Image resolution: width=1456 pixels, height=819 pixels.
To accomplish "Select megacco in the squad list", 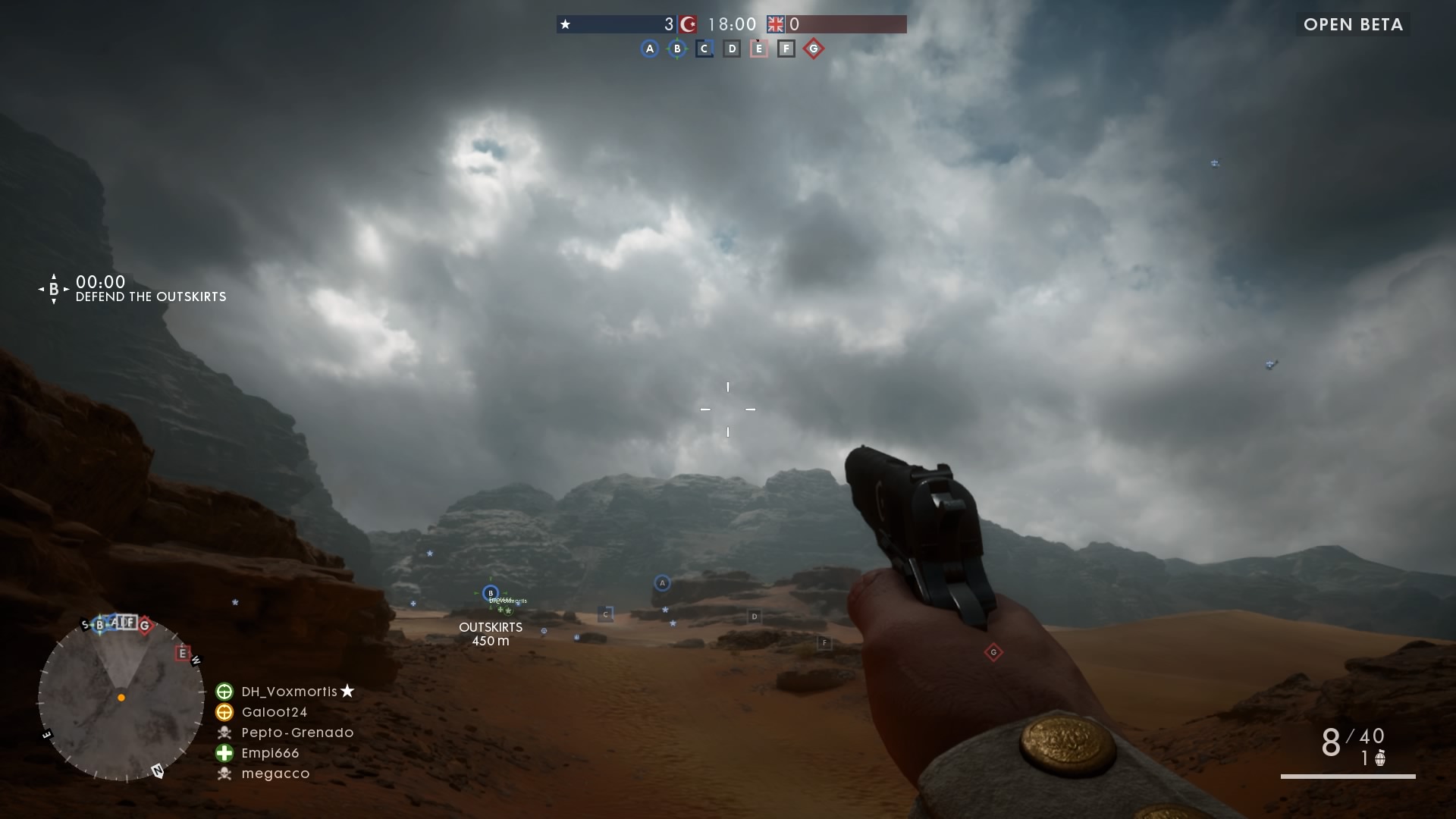I will tap(275, 773).
